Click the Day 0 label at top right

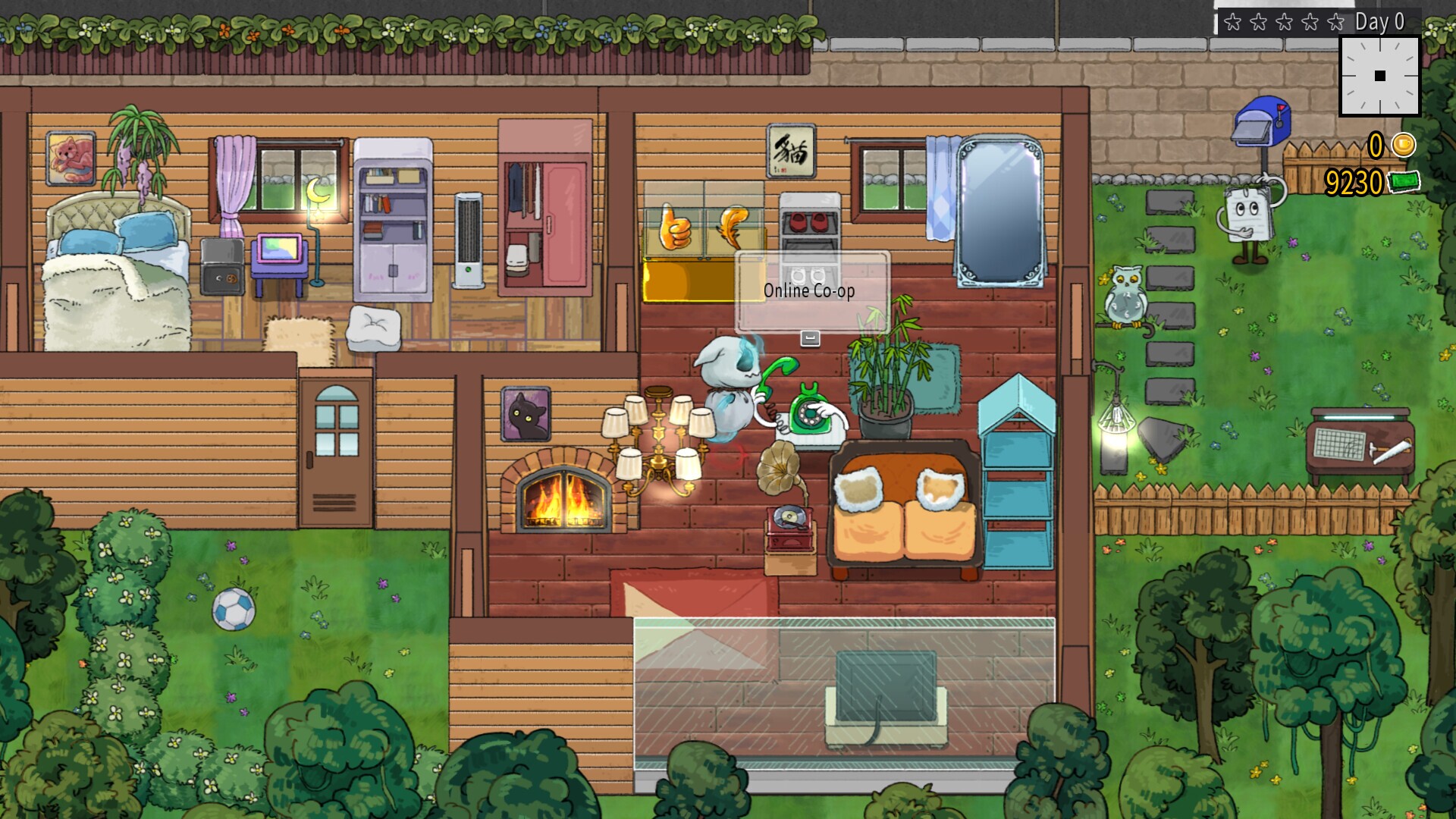[1379, 21]
